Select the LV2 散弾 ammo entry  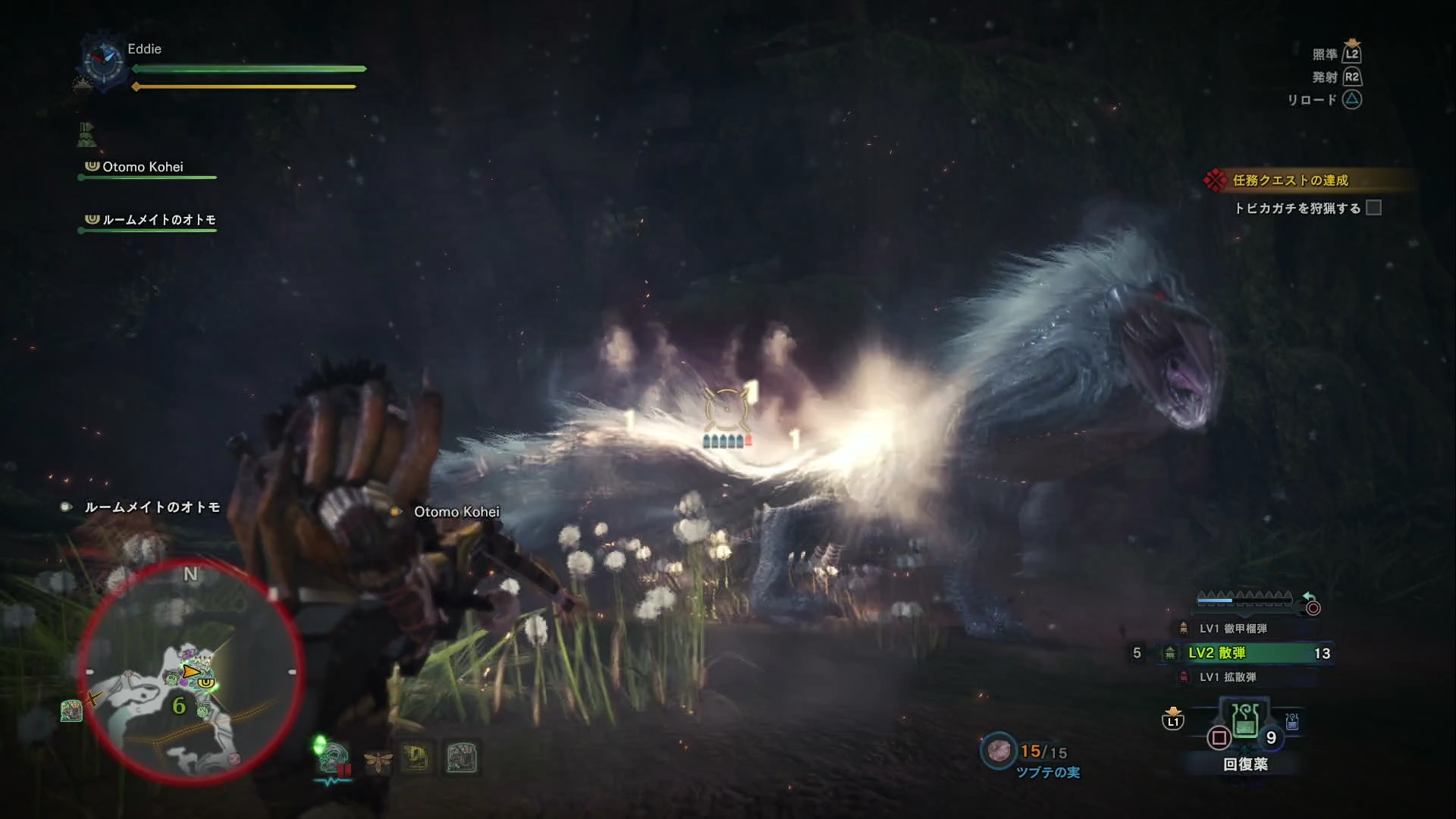click(x=1245, y=653)
